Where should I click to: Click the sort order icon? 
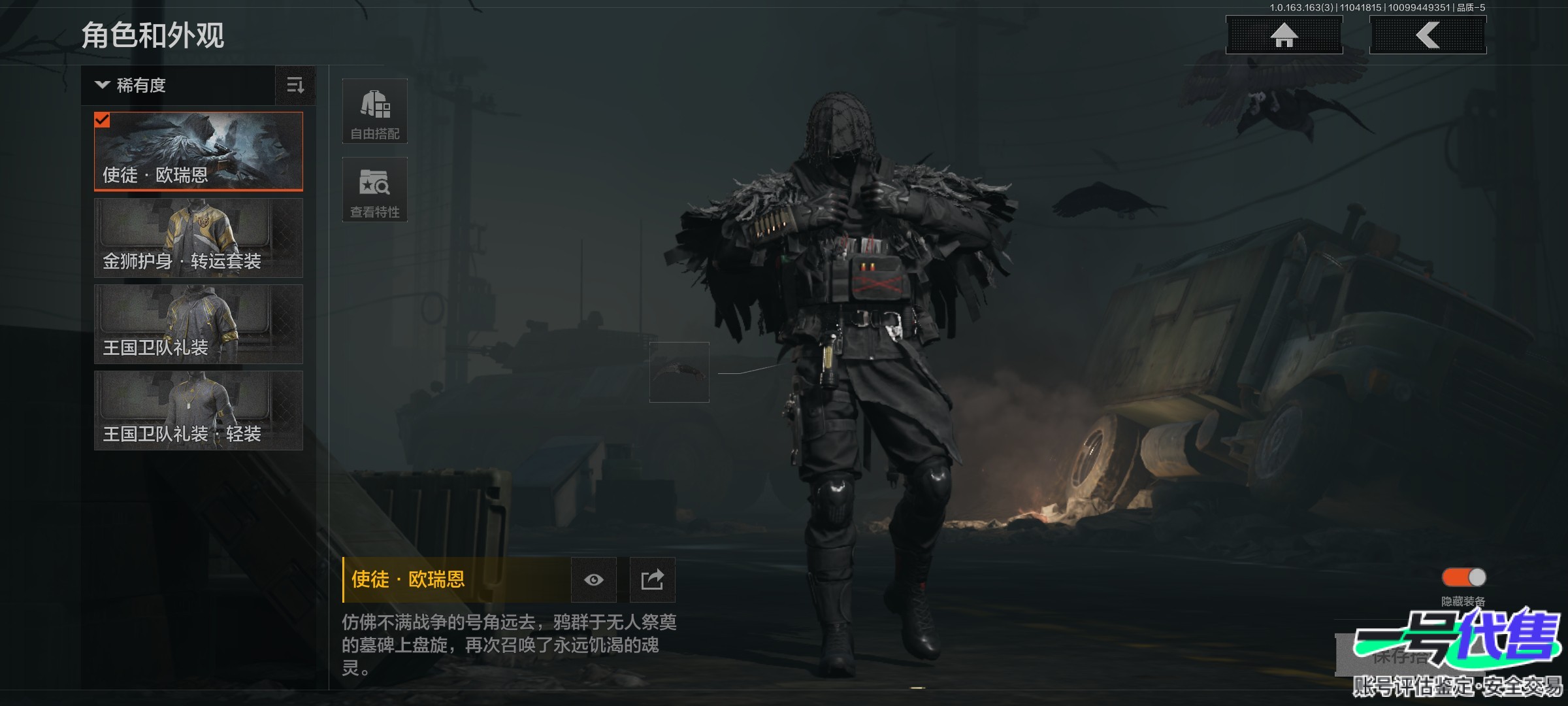[295, 86]
